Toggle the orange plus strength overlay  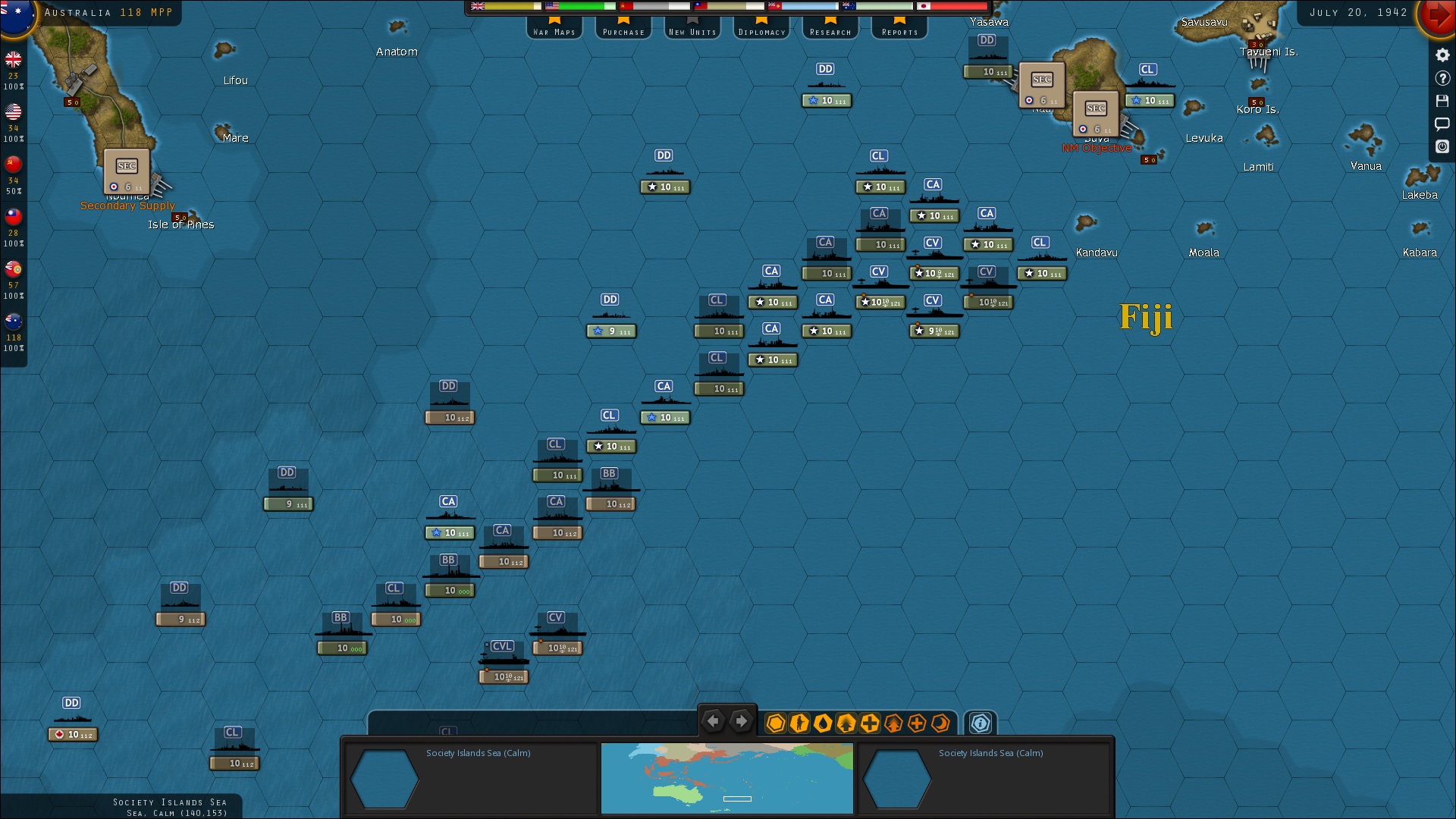pos(918,723)
